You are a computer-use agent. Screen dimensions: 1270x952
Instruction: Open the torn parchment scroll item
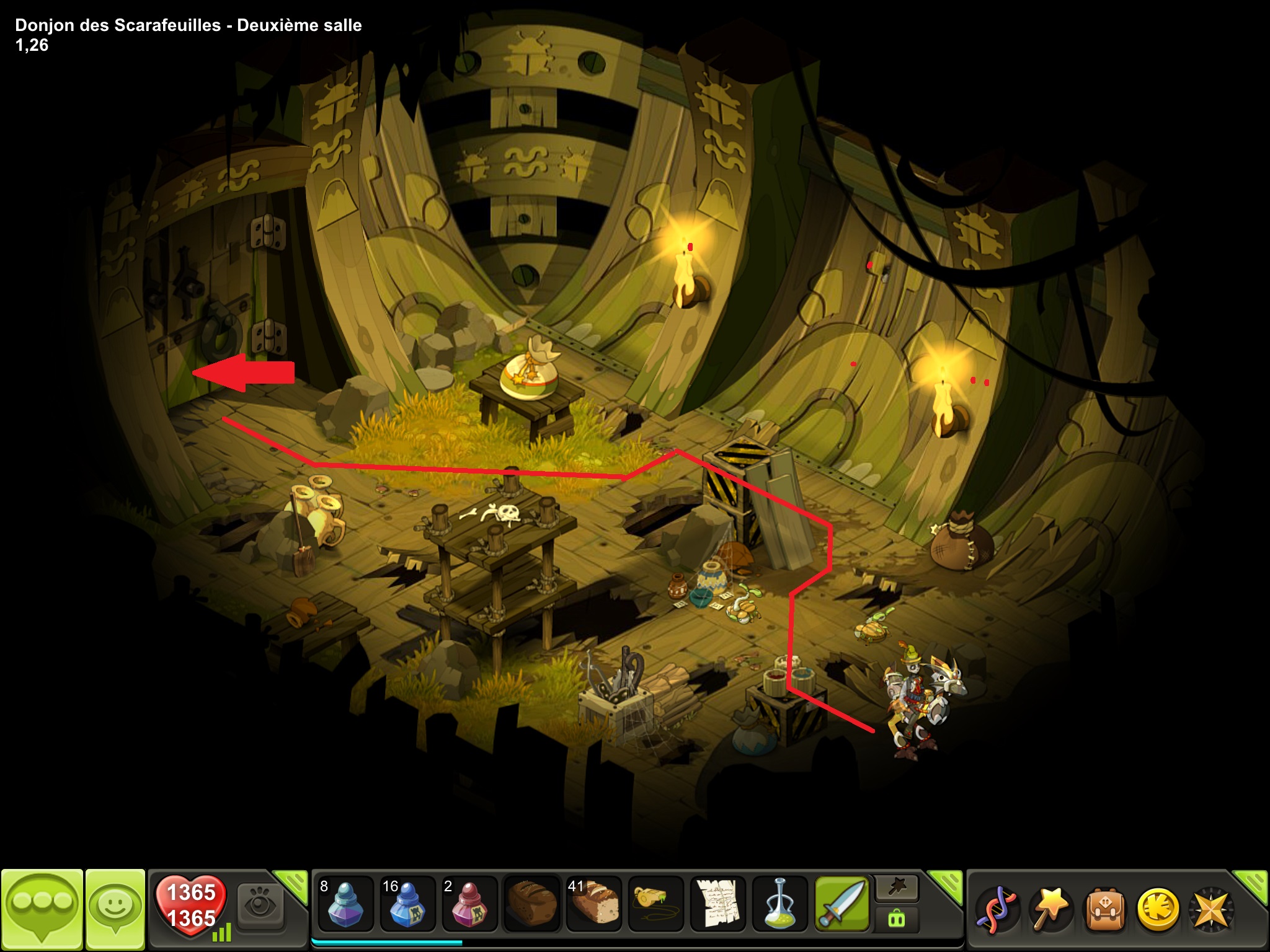coord(717,904)
